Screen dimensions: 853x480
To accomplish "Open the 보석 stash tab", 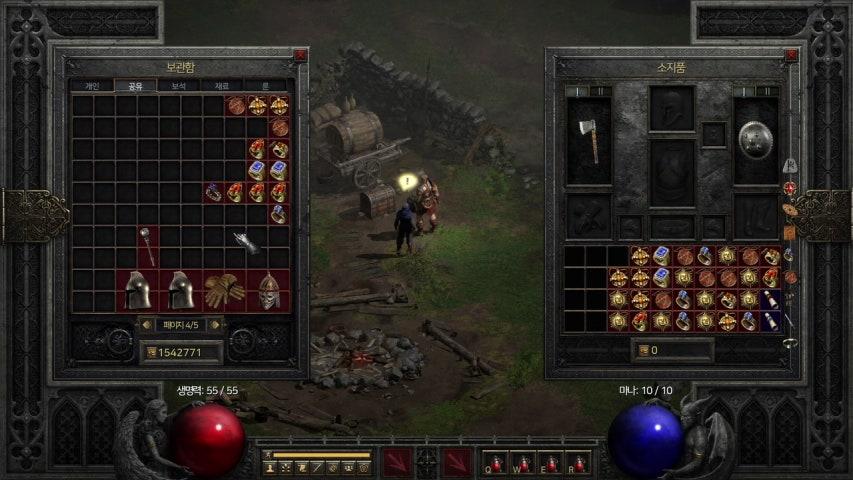I will click(179, 86).
